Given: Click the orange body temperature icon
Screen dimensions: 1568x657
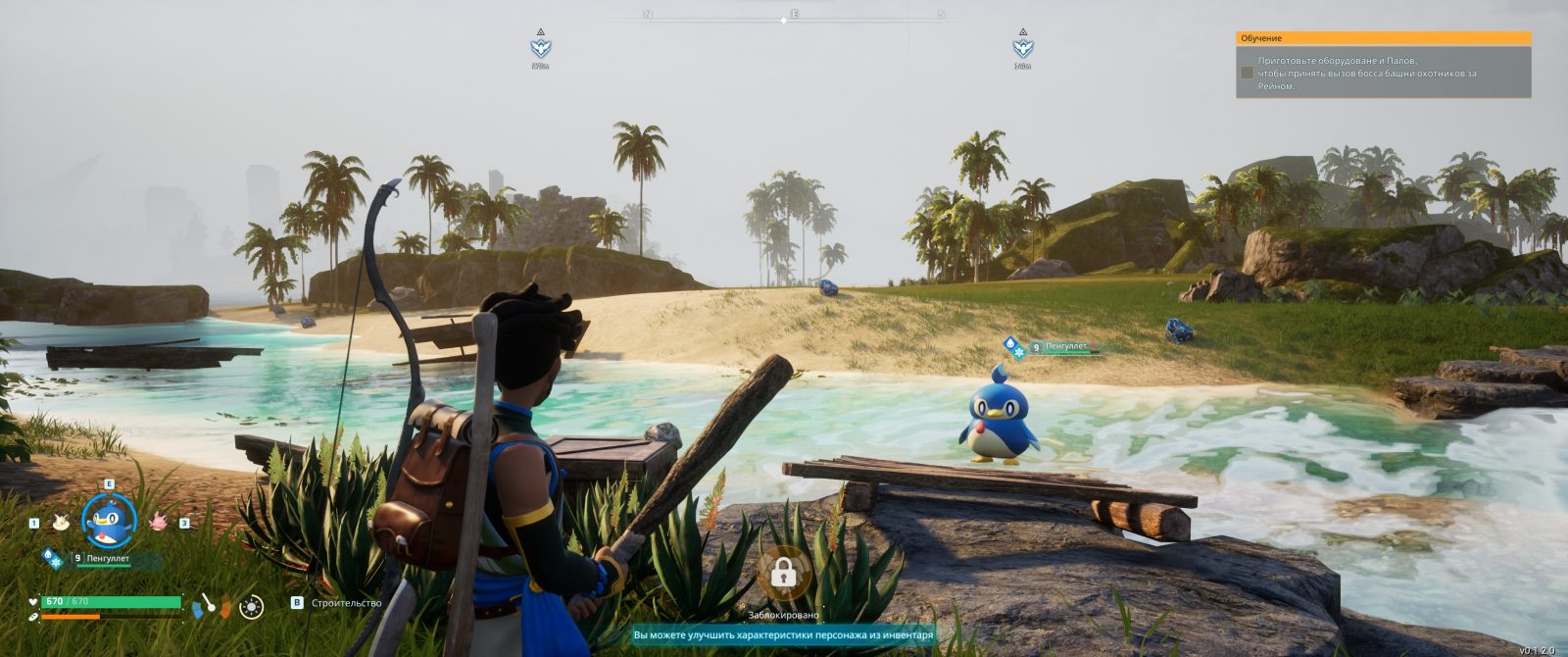Looking at the screenshot, I should [225, 608].
